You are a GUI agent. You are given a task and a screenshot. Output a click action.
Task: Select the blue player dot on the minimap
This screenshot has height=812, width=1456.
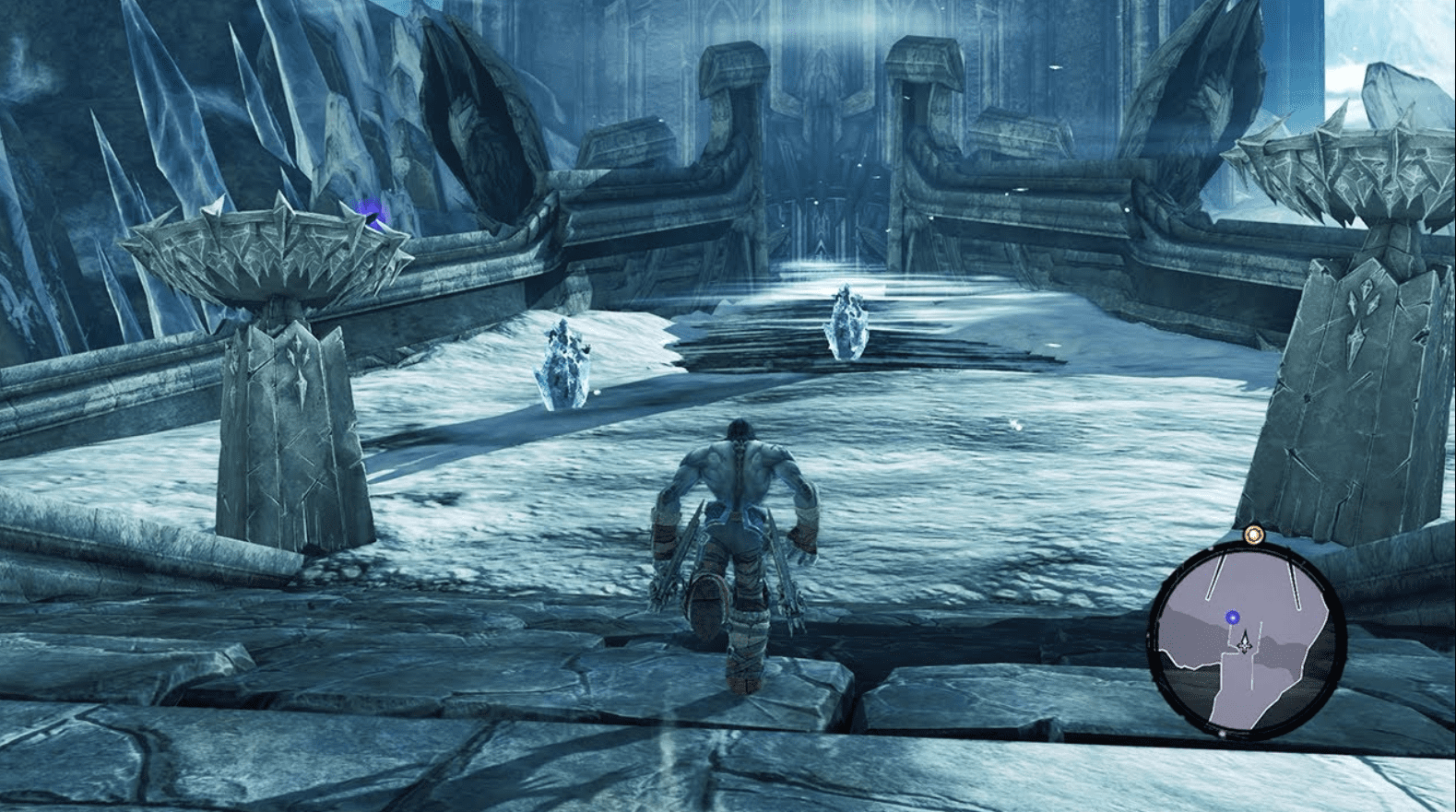(x=1232, y=618)
